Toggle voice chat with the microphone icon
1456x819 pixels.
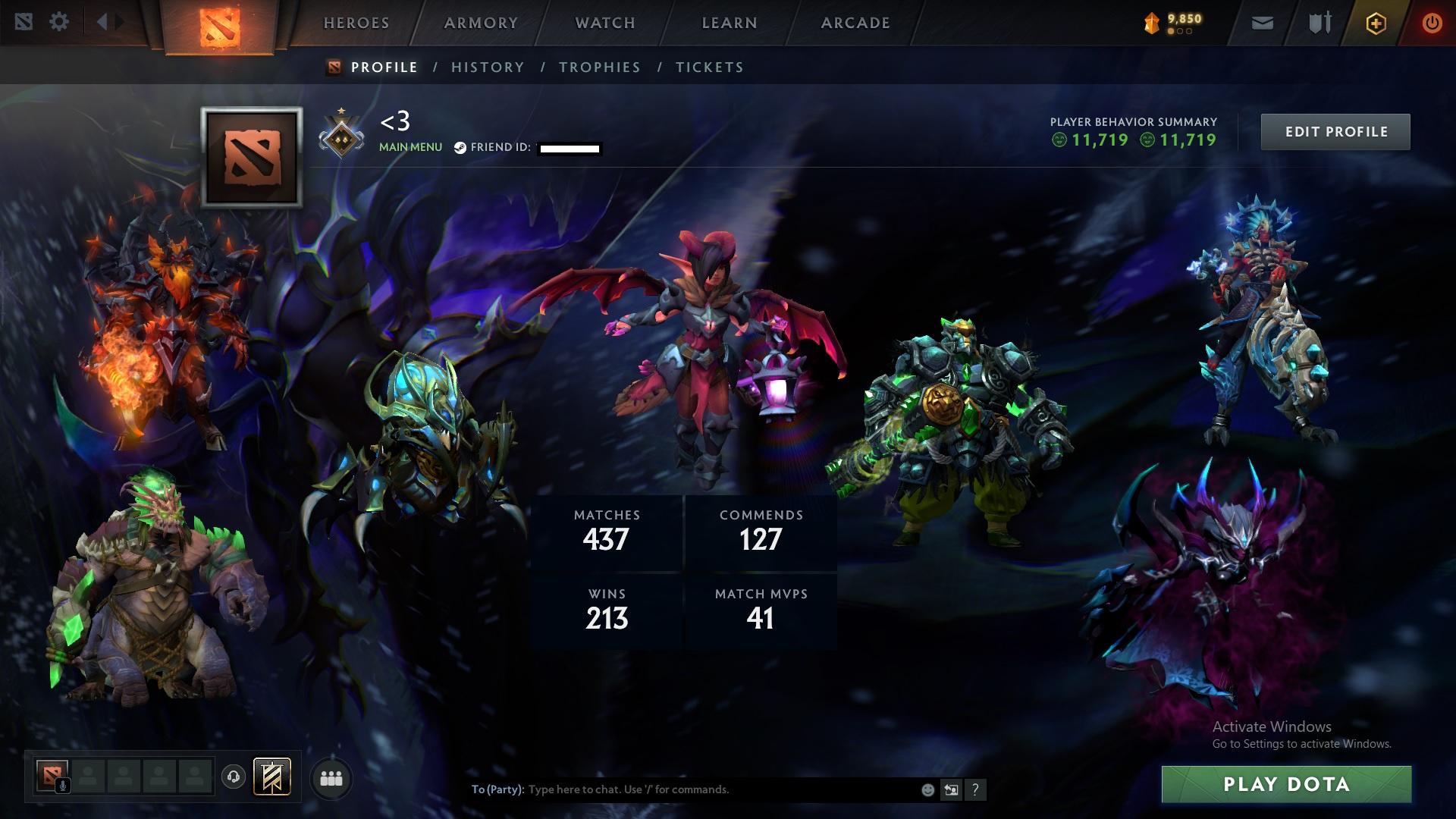pyautogui.click(x=62, y=786)
